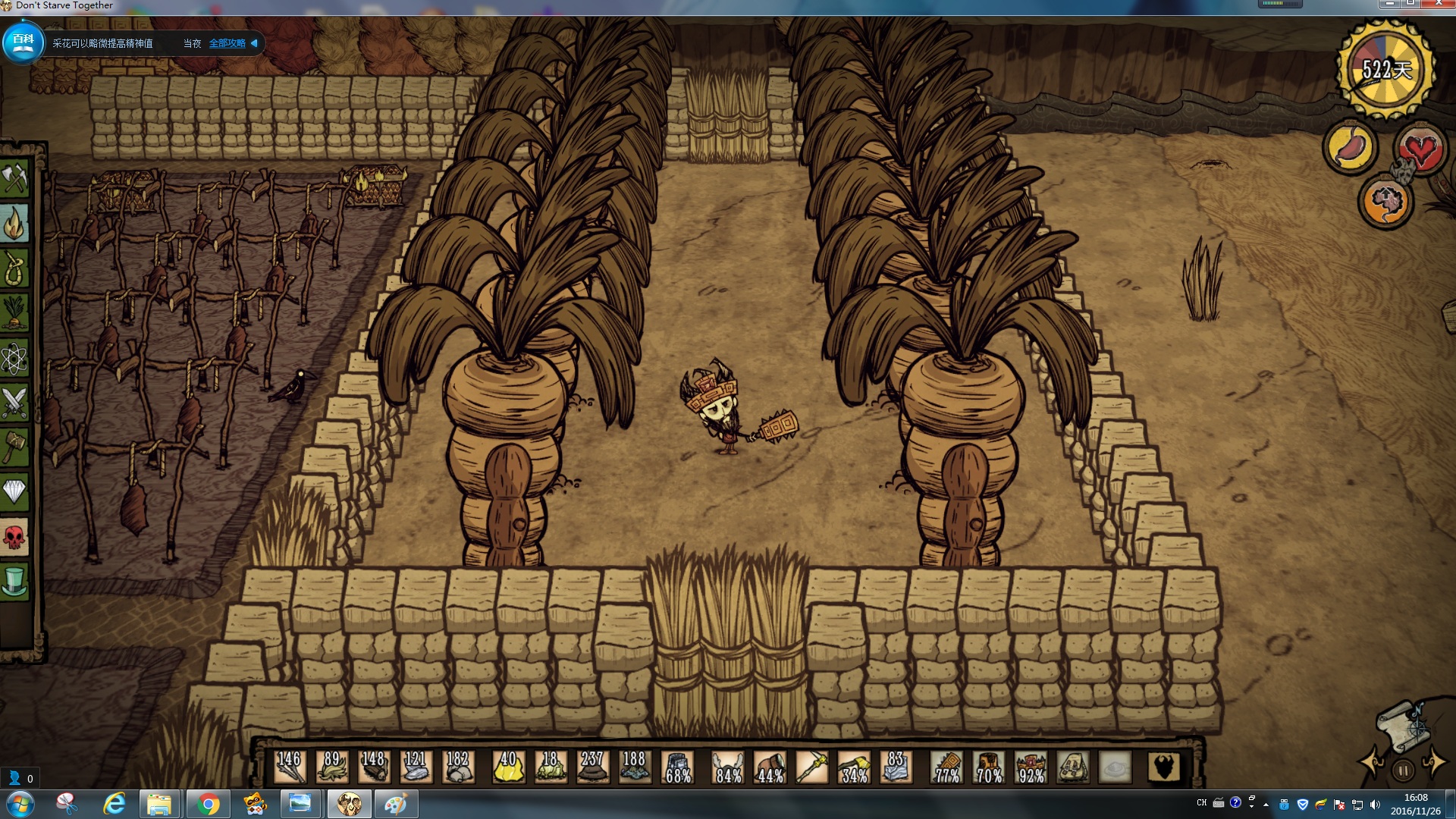Rotate the camera right with the arrow
The width and height of the screenshot is (1456, 819).
pyautogui.click(x=1433, y=762)
